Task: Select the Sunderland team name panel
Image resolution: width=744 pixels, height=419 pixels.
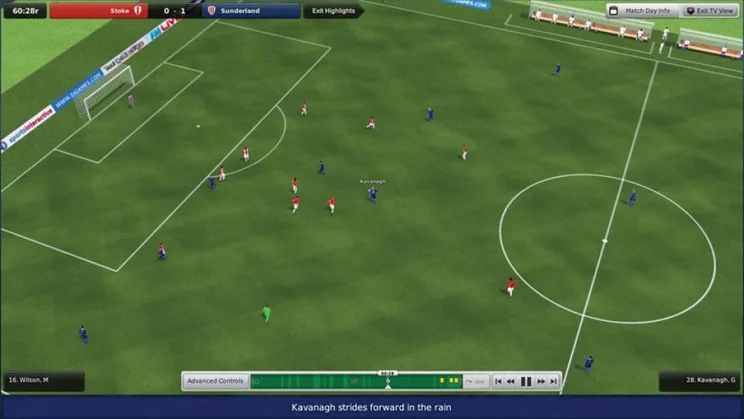Action: 251,11
